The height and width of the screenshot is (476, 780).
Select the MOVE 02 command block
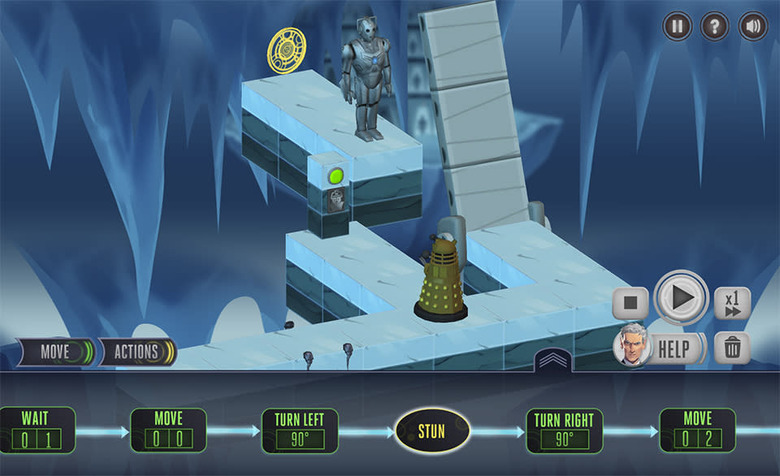pos(697,430)
